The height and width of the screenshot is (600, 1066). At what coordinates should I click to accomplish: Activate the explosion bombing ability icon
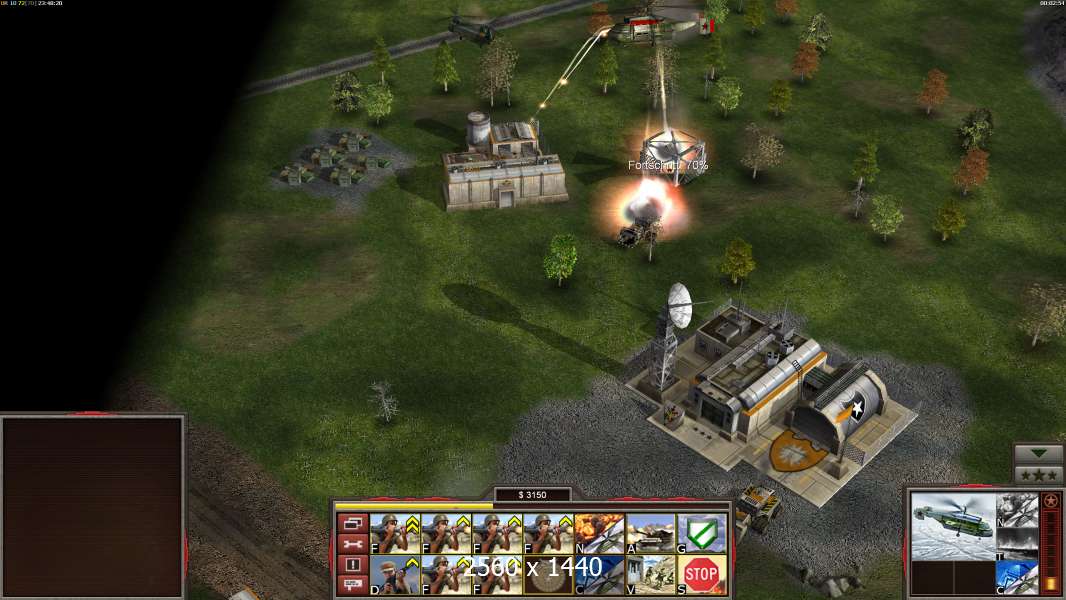(600, 534)
